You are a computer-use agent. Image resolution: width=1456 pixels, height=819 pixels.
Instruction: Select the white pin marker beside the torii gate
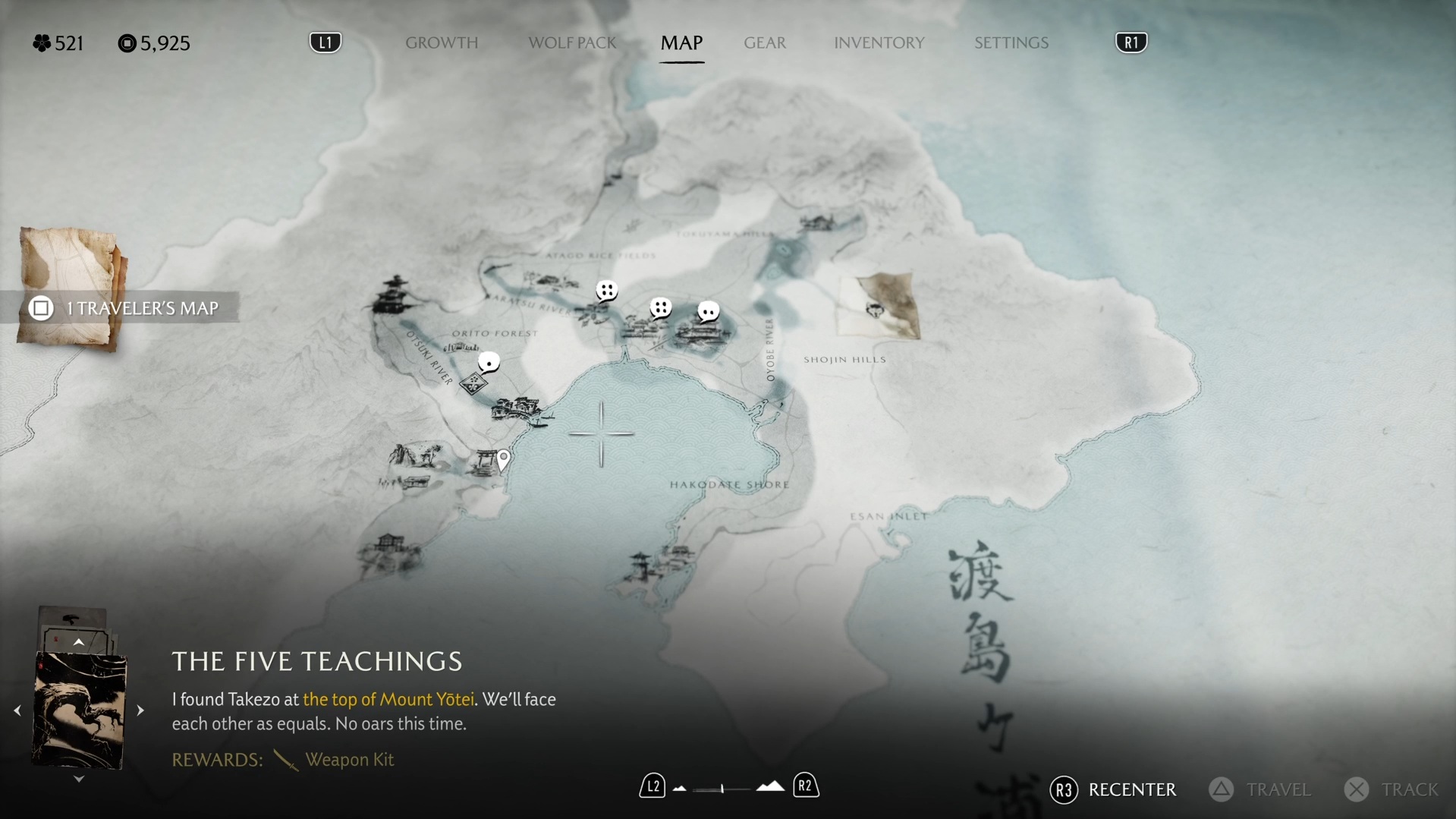tap(503, 458)
